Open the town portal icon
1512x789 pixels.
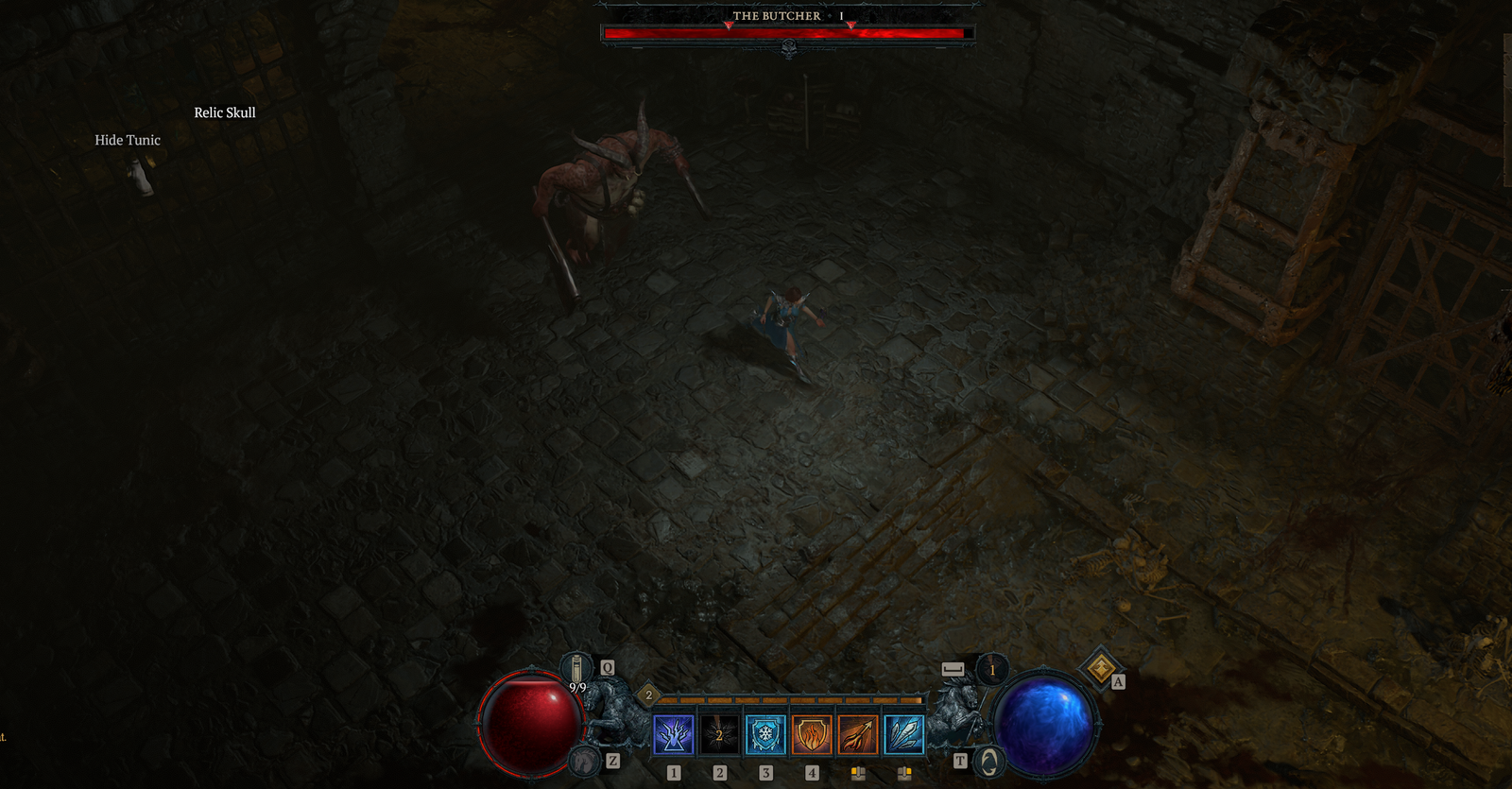[988, 762]
